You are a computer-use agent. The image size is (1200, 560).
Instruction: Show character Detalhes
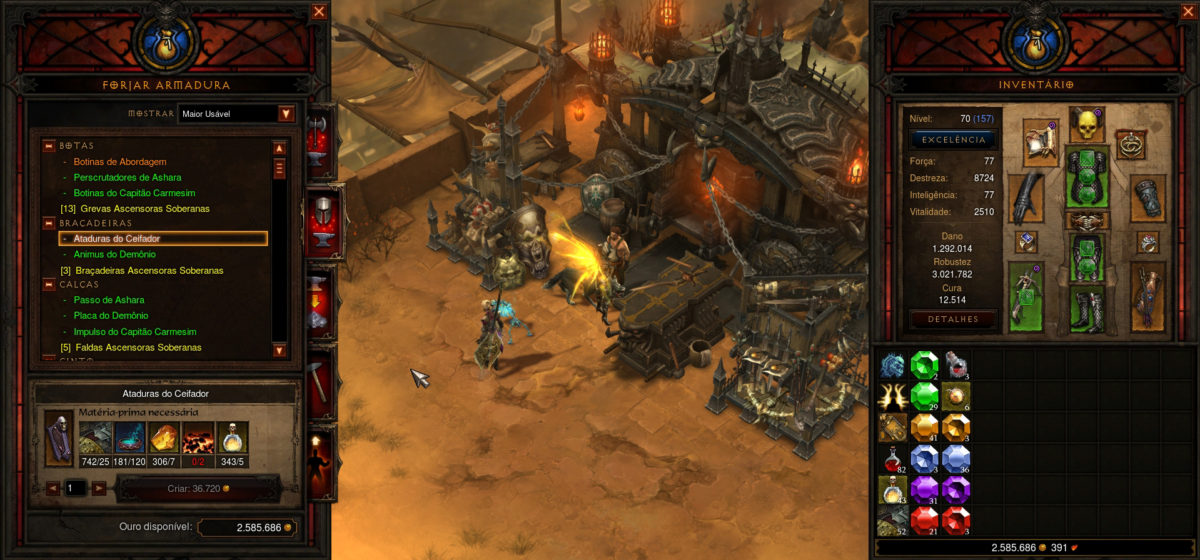pyautogui.click(x=953, y=319)
